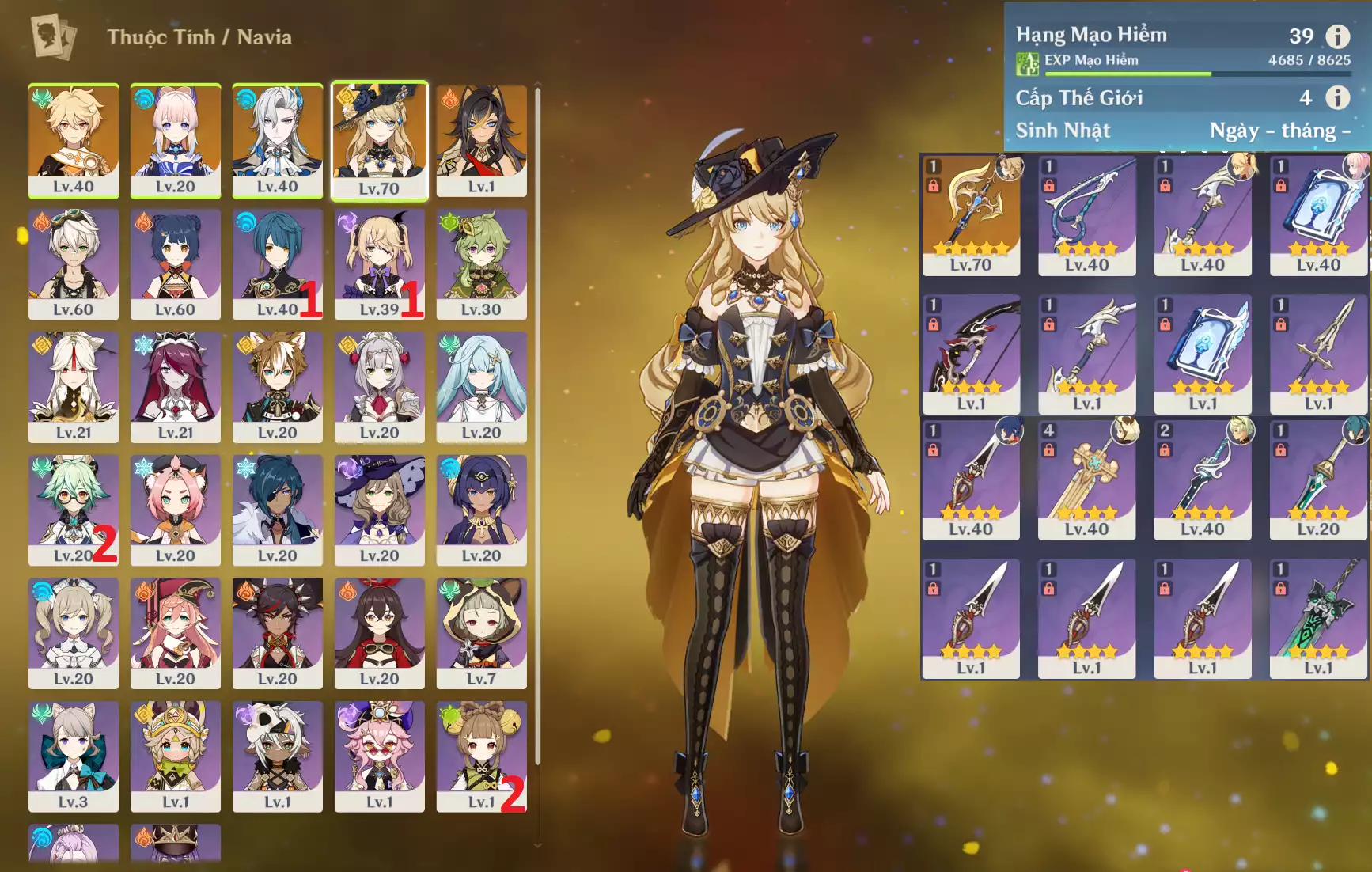Select Bennett's Lv.60 portrait
Screen dimensions: 1372x872
74,263
